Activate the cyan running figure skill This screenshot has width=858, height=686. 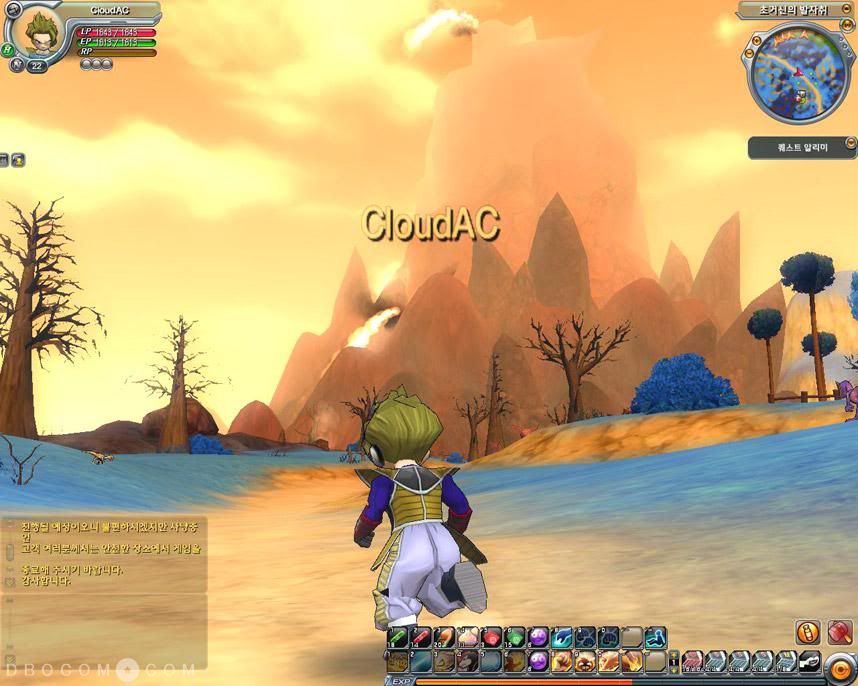point(656,637)
